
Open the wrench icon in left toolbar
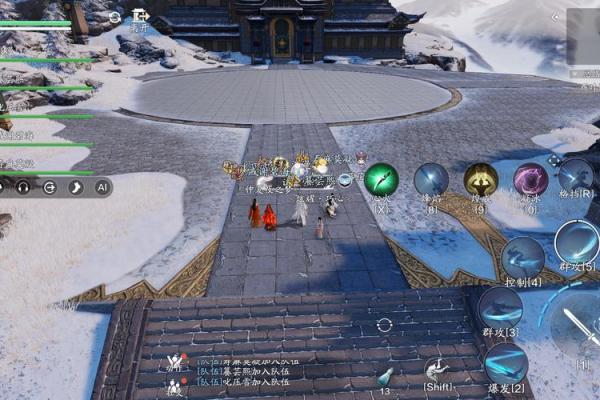74,186
